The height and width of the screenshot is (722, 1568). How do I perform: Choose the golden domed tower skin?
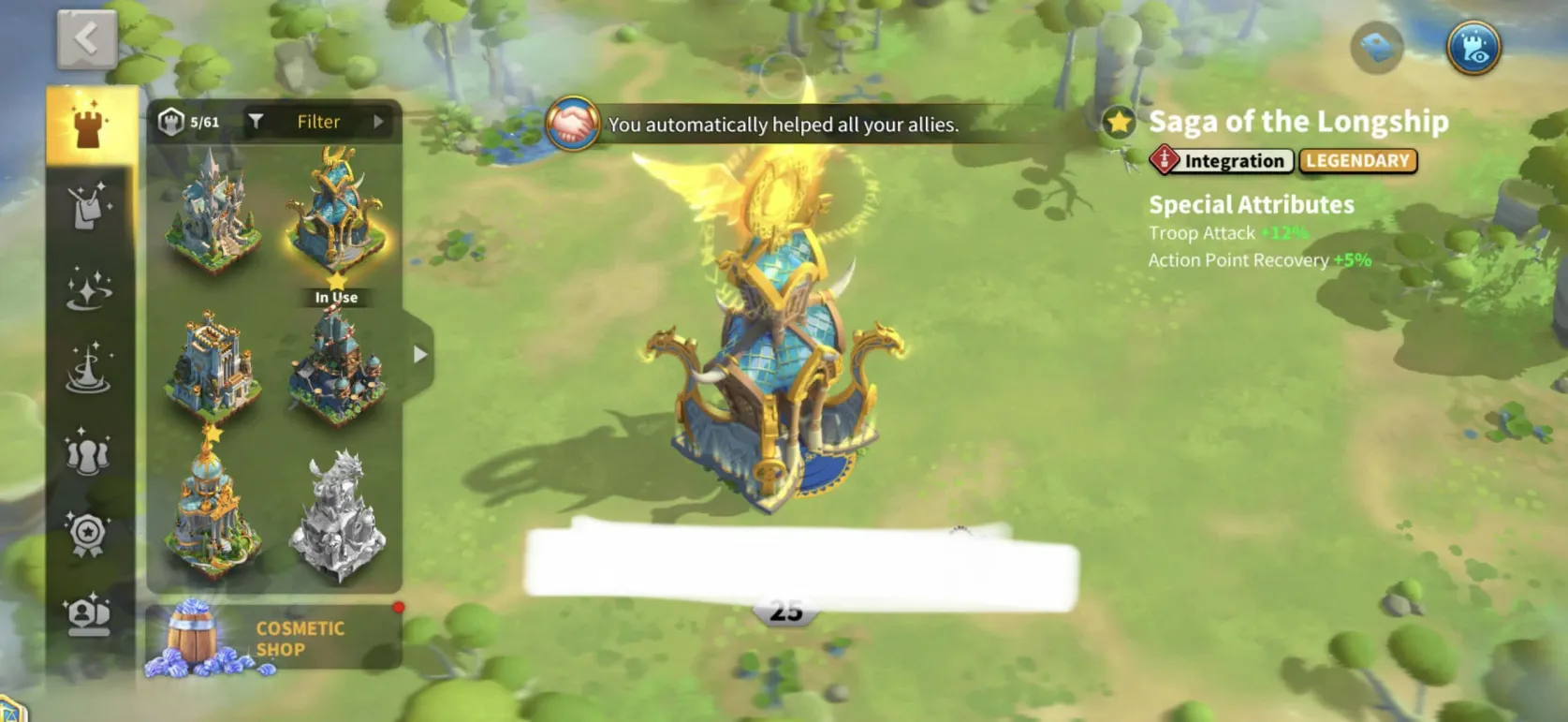(212, 510)
